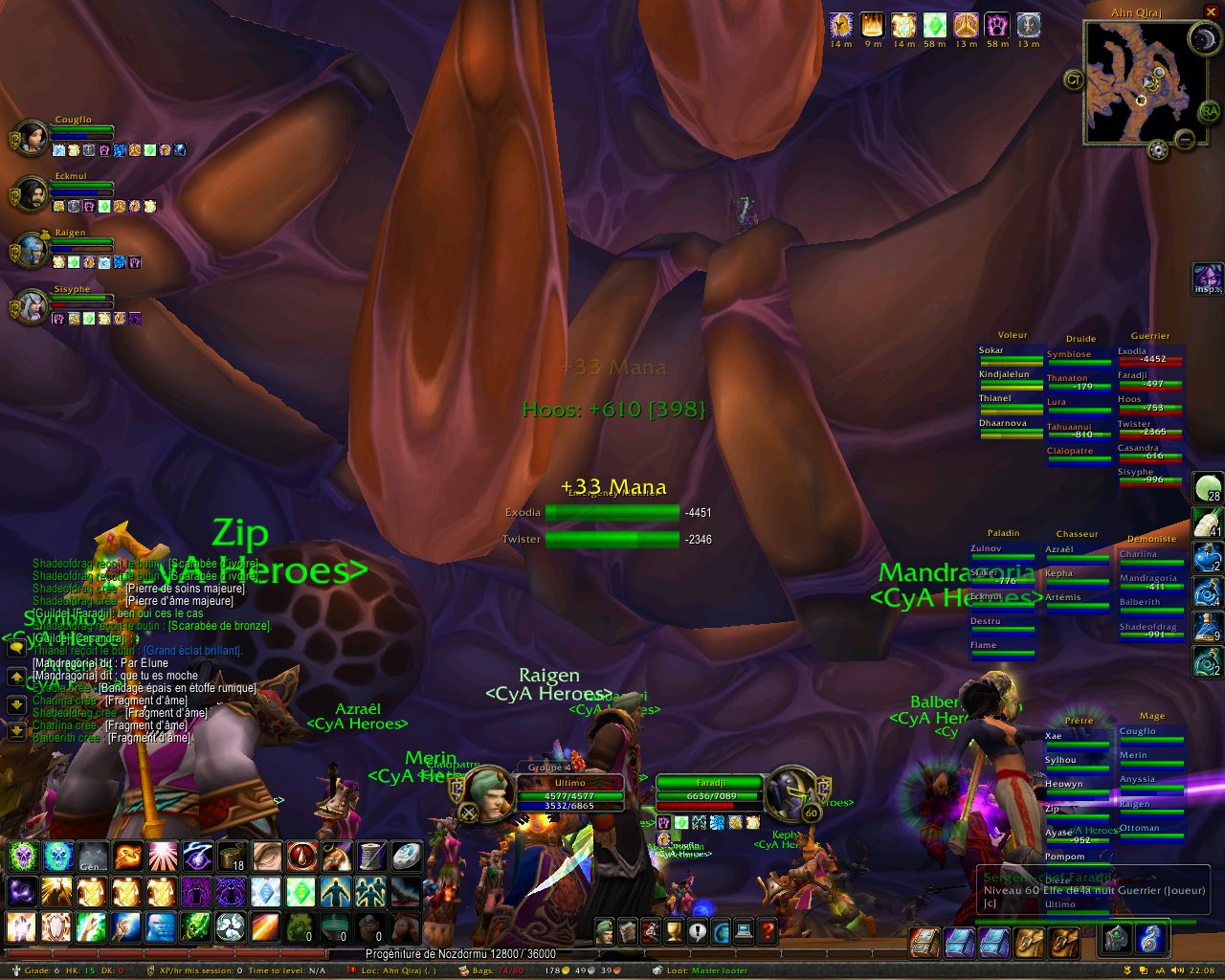Viewport: 1225px width, 980px height.
Task: Click the gear cog button under the minimap
Action: (1158, 150)
